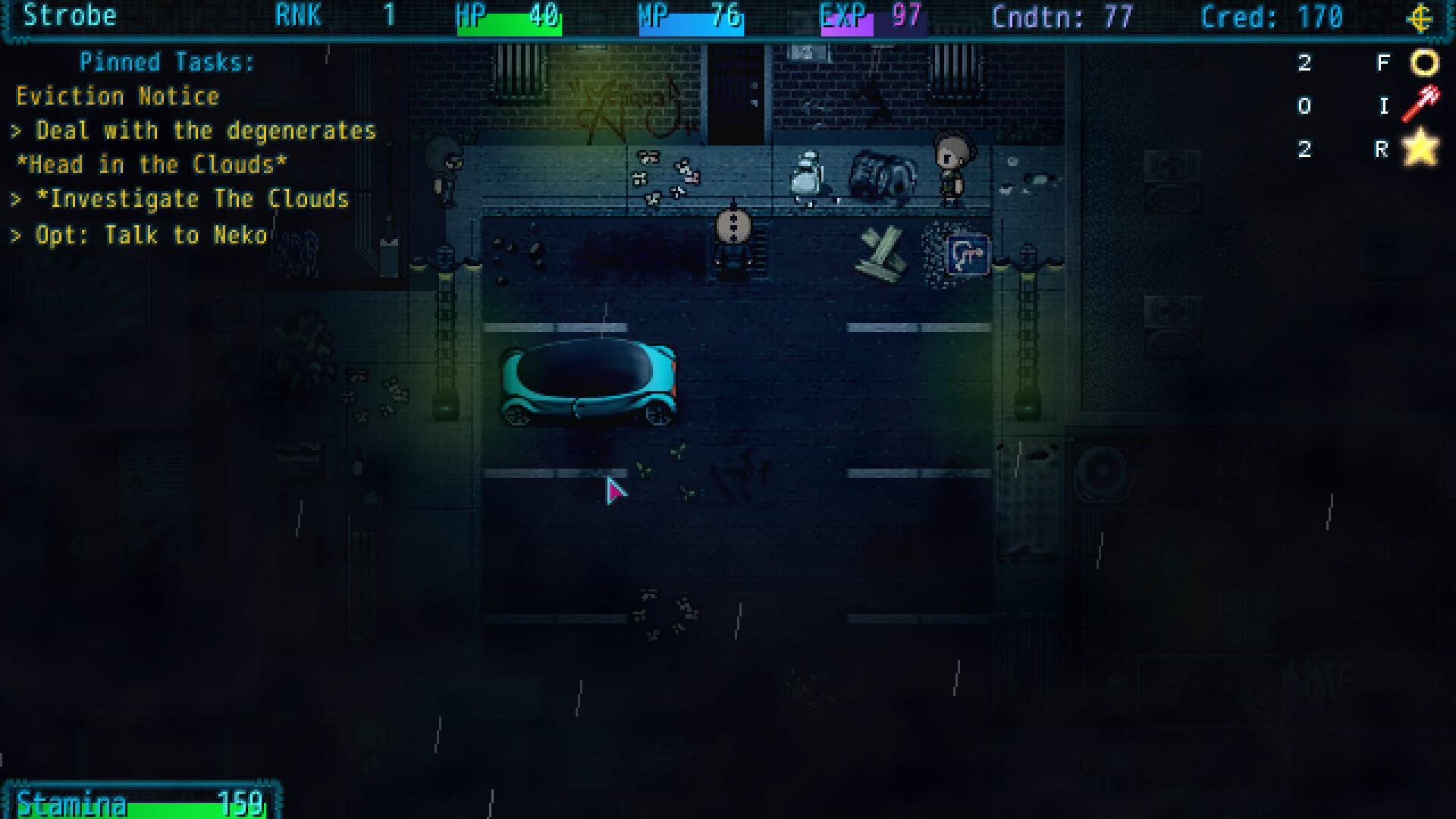Screen dimensions: 1456x819
Task: Select the Deal with the degenerates objective
Action: click(x=193, y=130)
